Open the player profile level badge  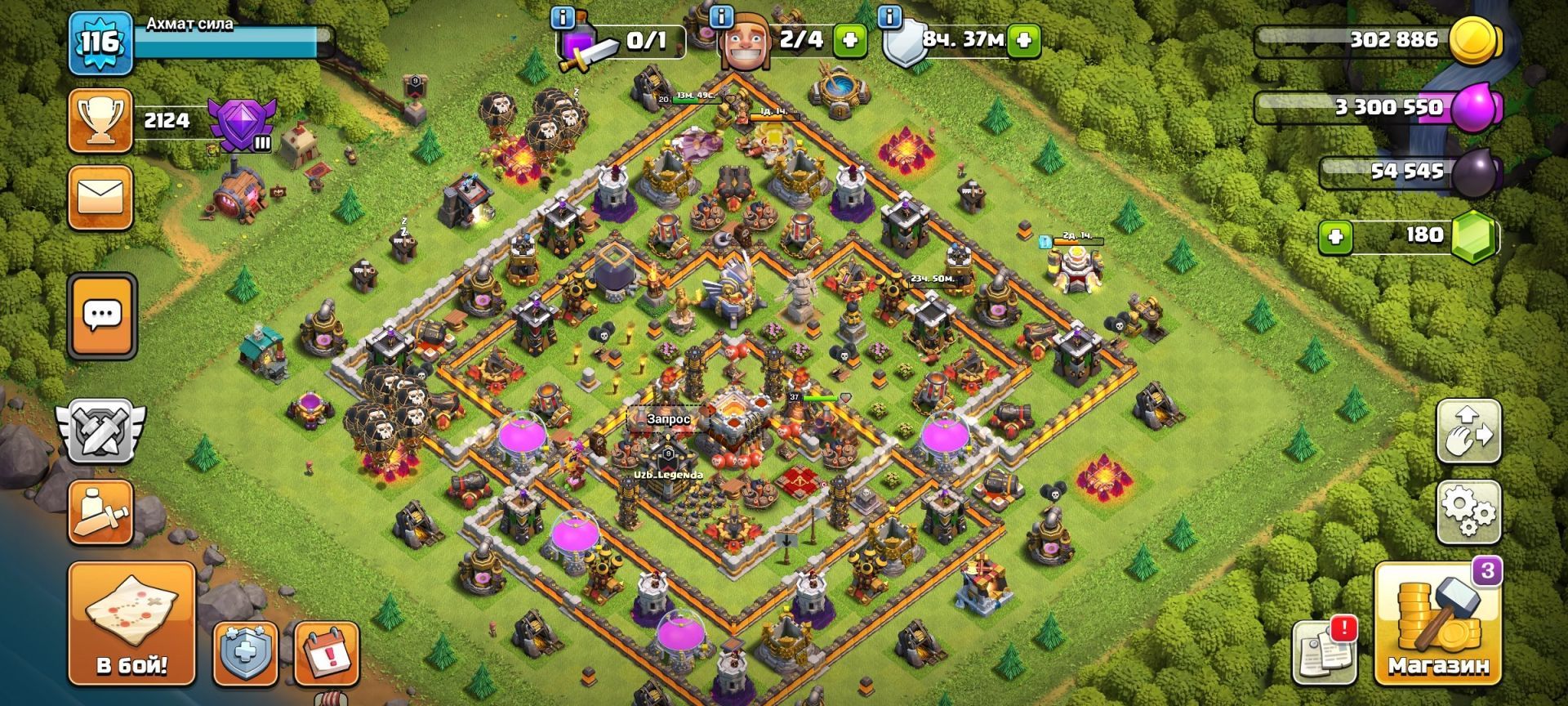(100, 42)
